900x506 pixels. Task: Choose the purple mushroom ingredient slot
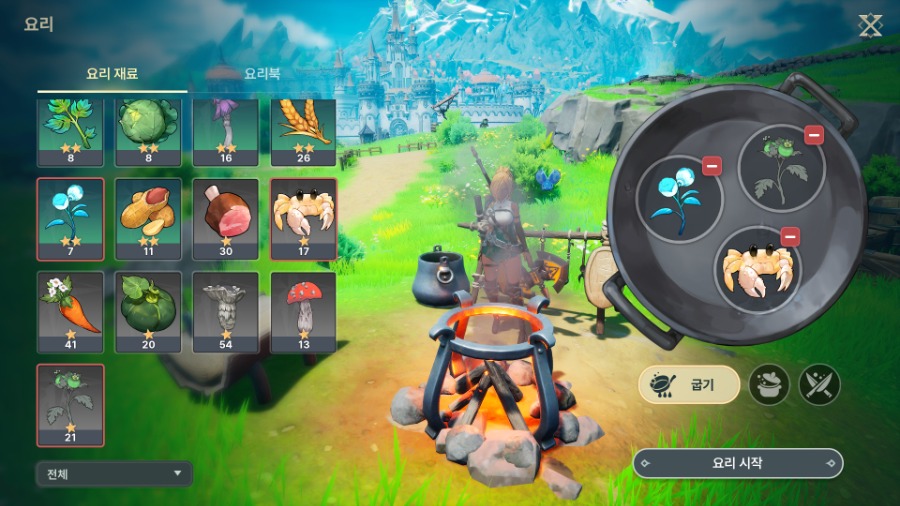tap(225, 132)
